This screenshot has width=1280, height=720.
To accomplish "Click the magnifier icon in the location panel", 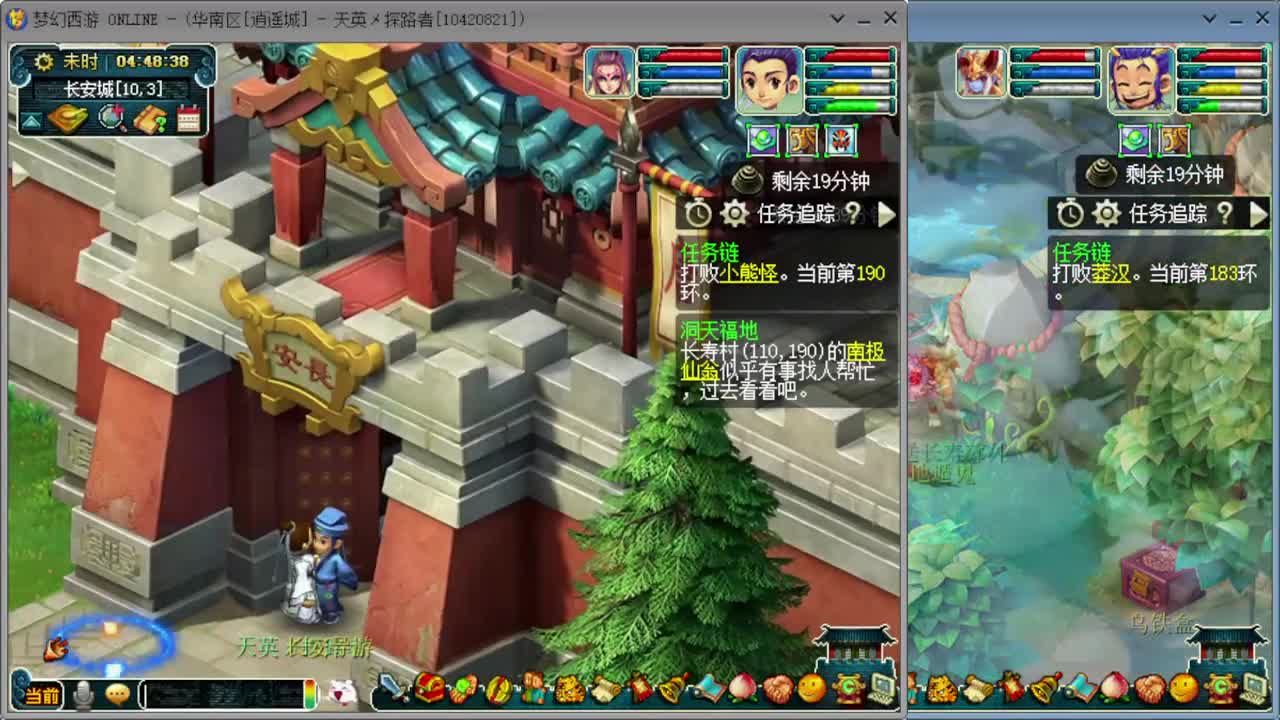I will (x=110, y=117).
